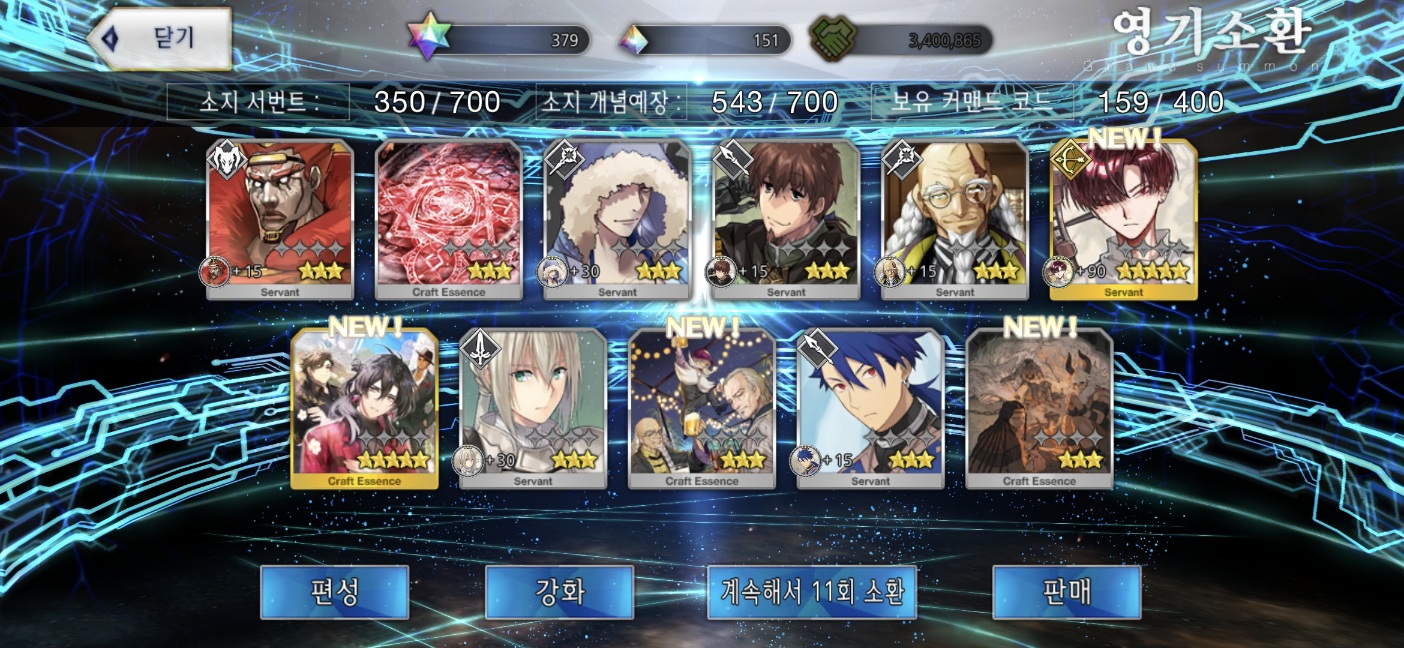Viewport: 1404px width, 648px height.
Task: Go to enhancement with 강화 button
Action: pos(559,592)
